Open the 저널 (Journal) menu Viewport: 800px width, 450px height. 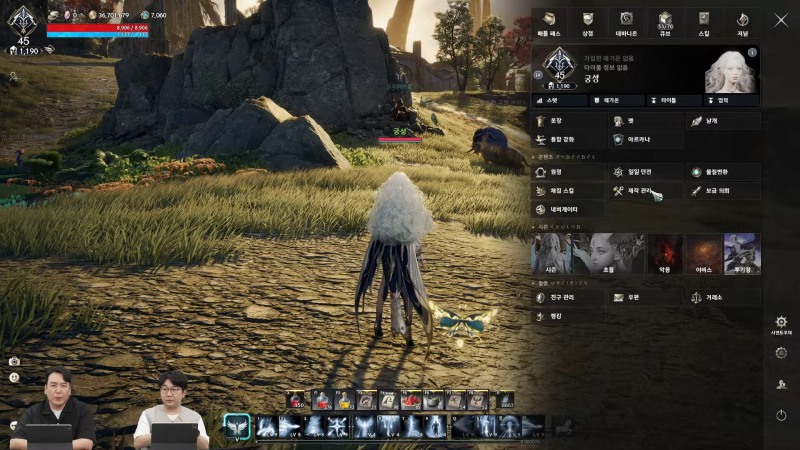pyautogui.click(x=742, y=22)
